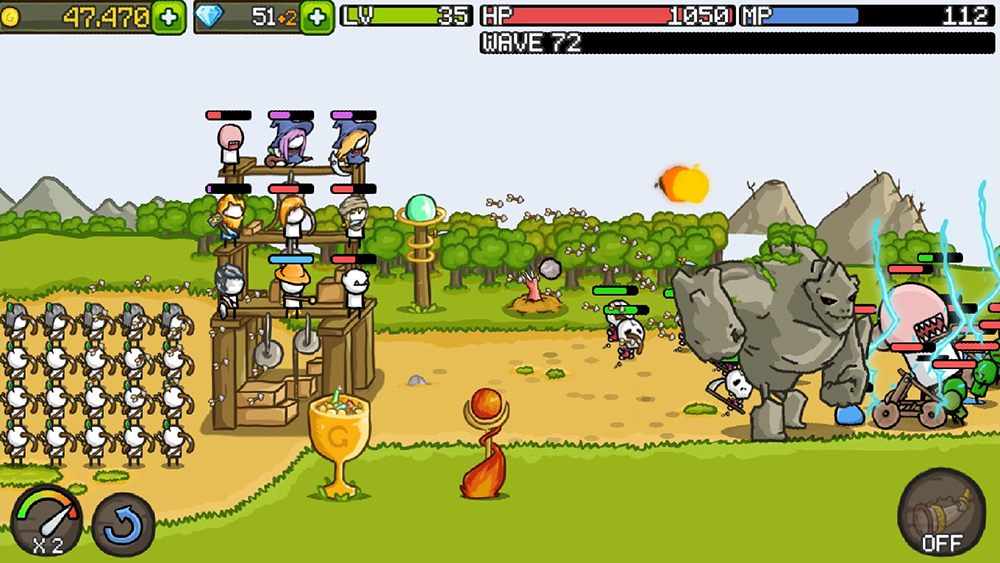Tap the green plus beside the gold counter
This screenshot has width=1000, height=563.
tap(169, 17)
